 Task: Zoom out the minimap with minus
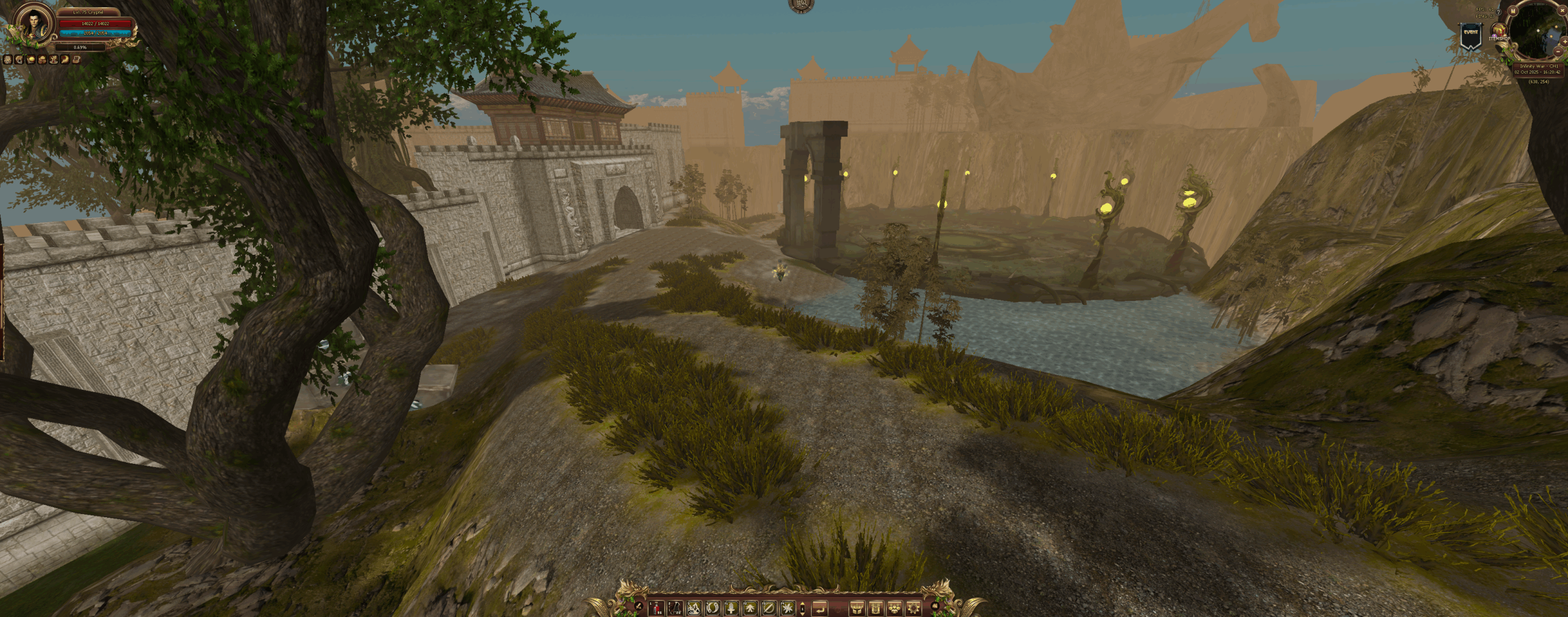[1558, 51]
